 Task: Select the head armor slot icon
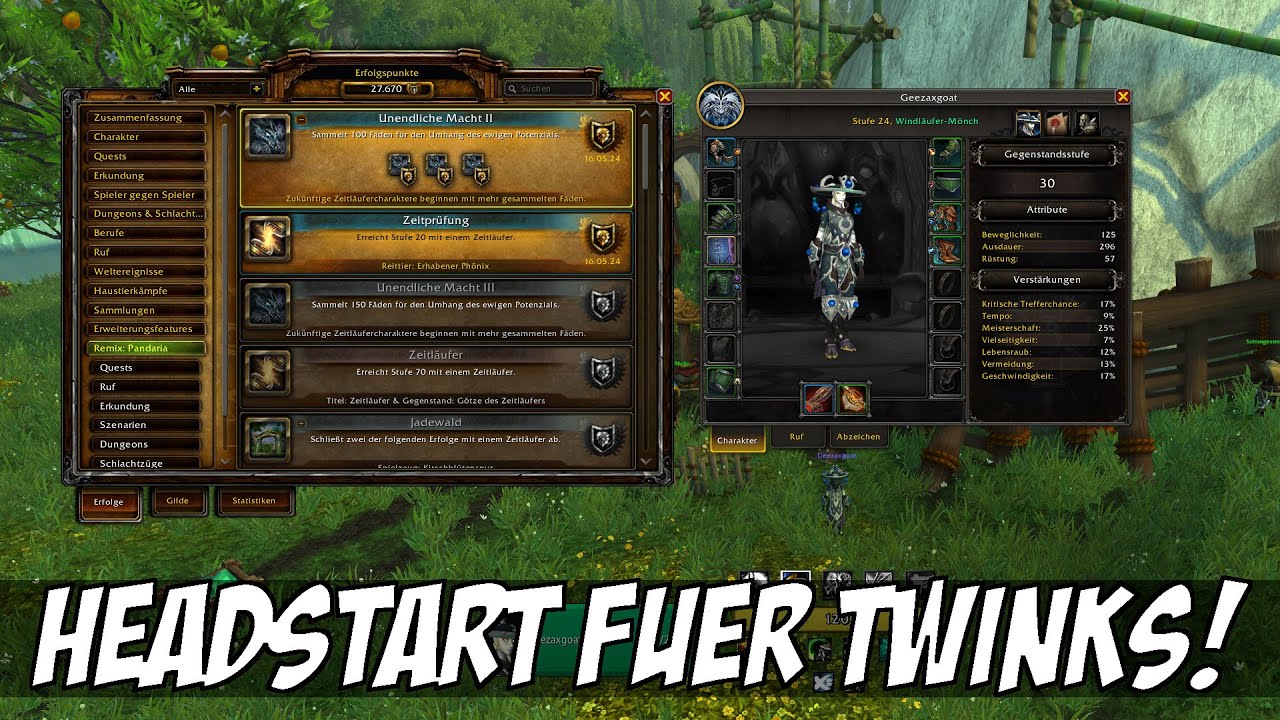click(721, 151)
